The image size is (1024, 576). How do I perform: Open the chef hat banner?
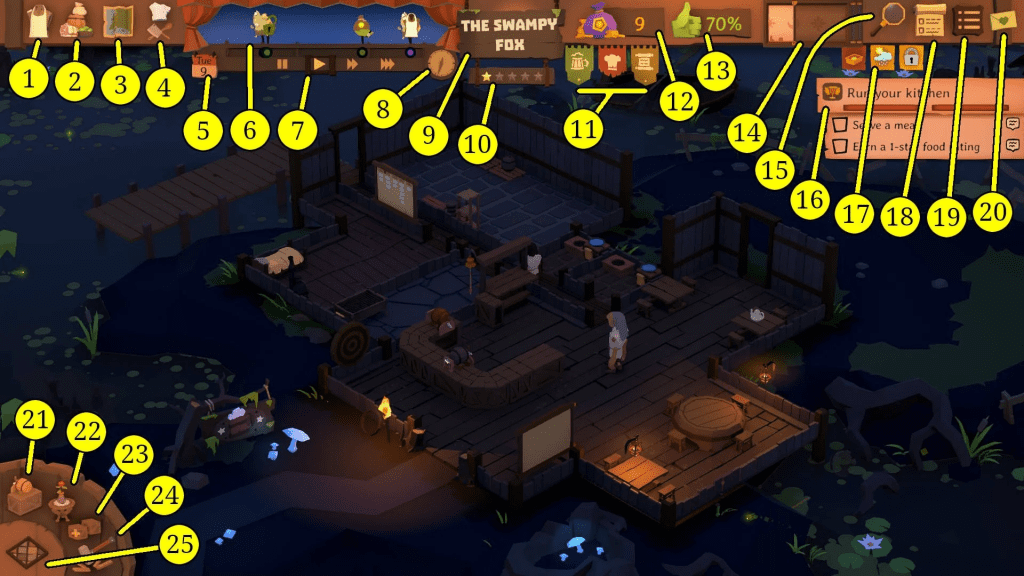[612, 62]
